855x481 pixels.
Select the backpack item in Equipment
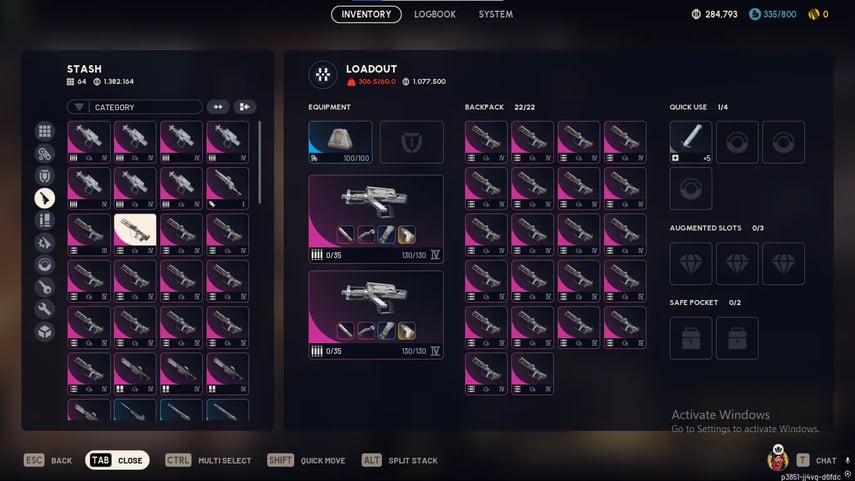340,142
